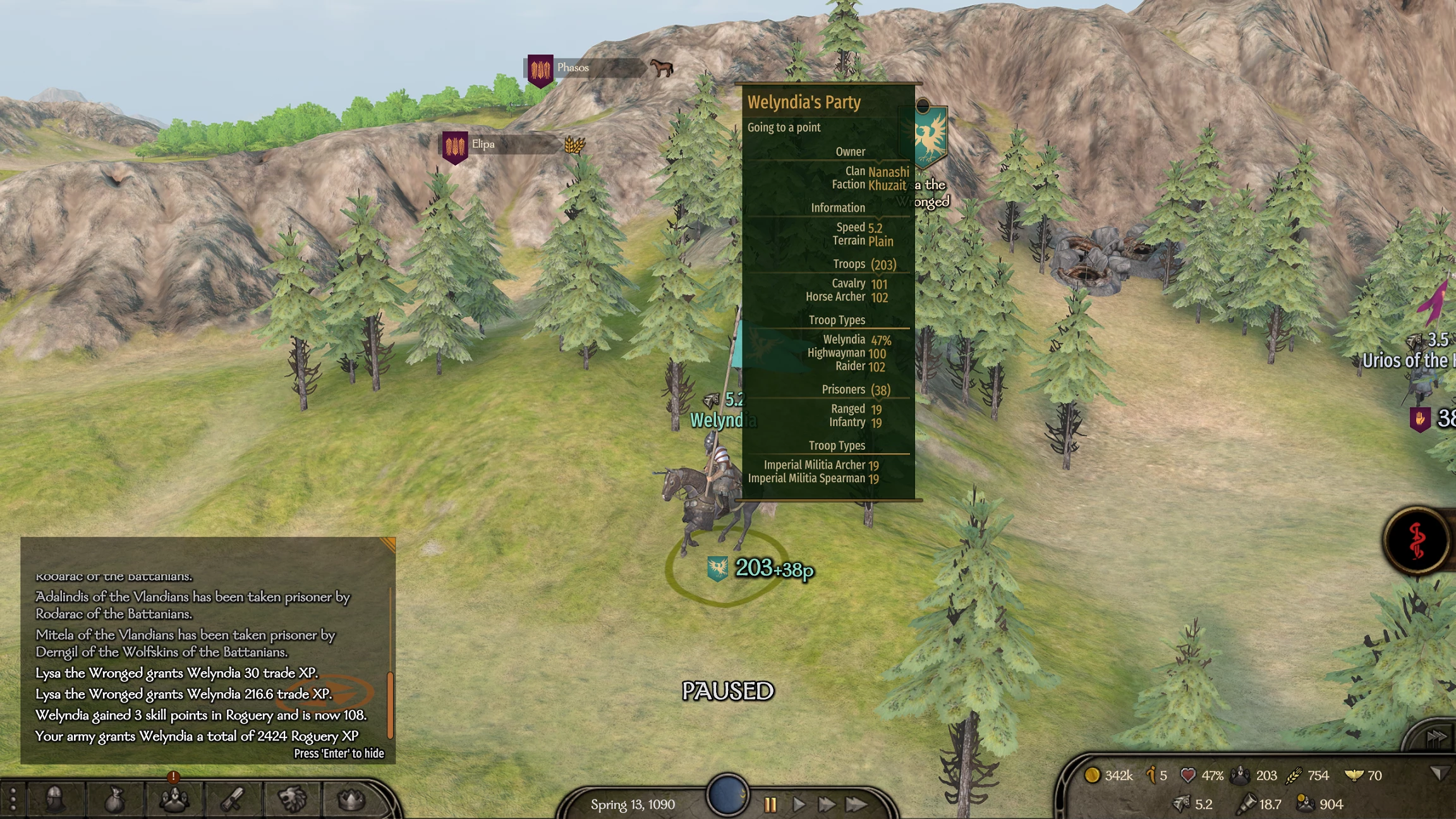Click the red serpent medicine notification
The width and height of the screenshot is (1456, 819).
1417,541
